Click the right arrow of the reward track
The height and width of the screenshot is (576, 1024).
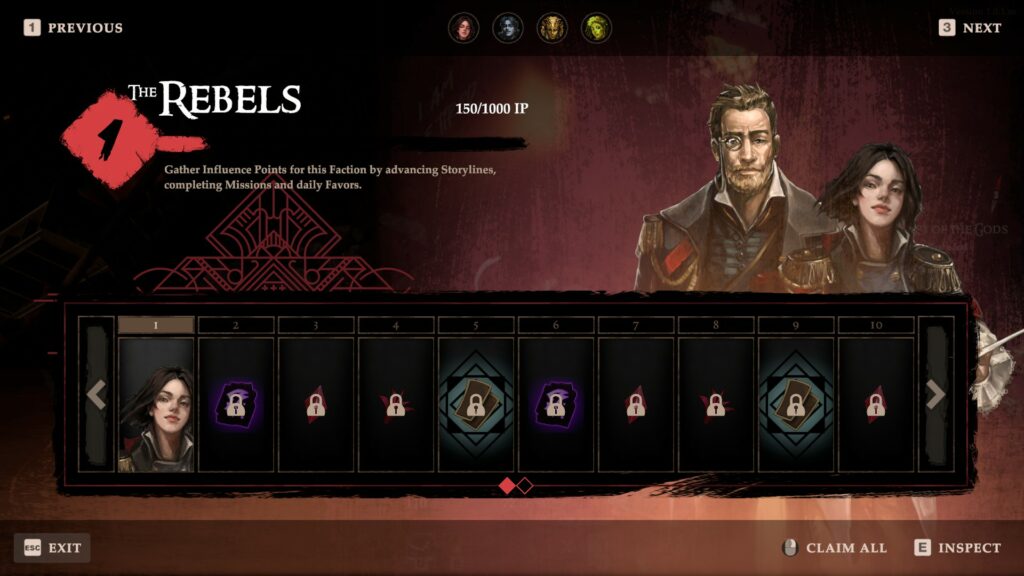pos(936,395)
